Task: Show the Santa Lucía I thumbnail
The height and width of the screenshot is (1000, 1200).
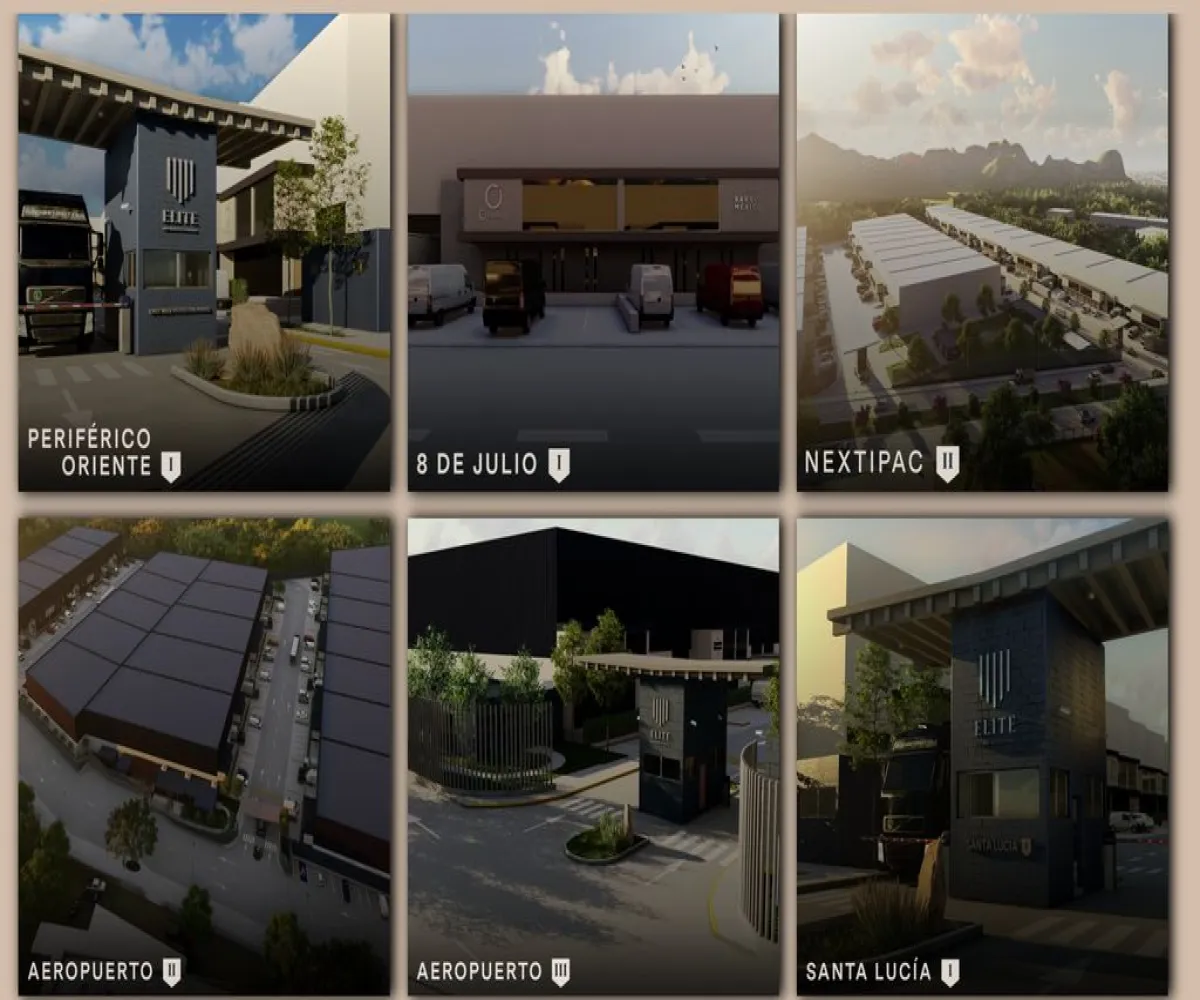Action: (982, 755)
